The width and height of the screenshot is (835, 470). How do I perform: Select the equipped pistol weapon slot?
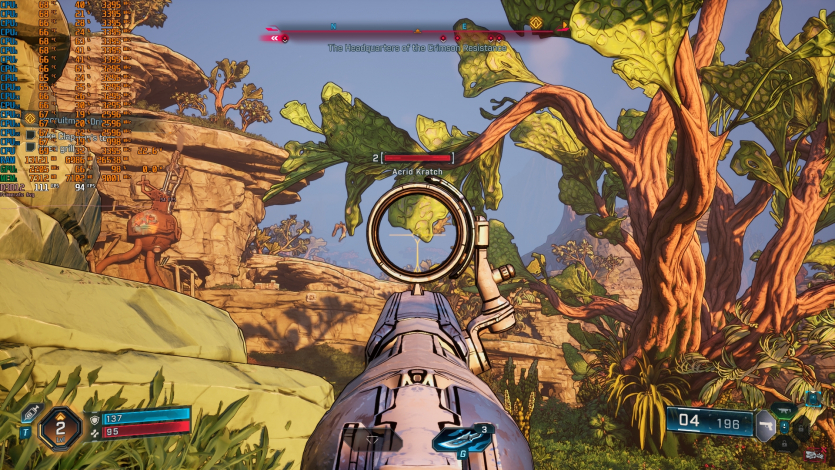(x=766, y=424)
